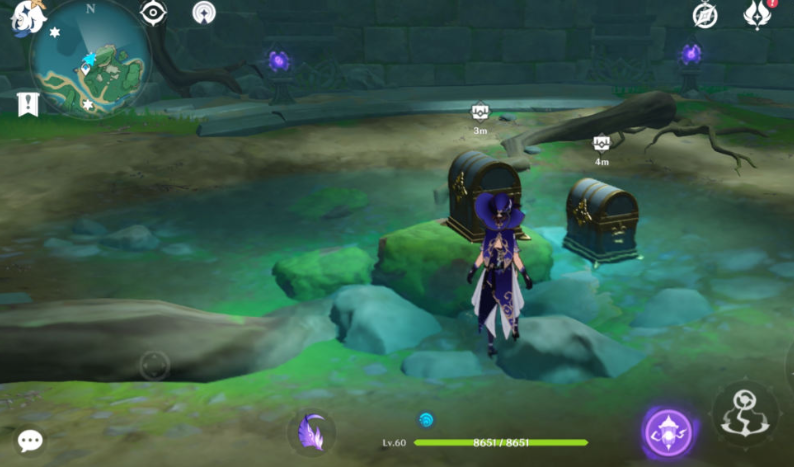Use the purple feather gadget
Image resolution: width=794 pixels, height=467 pixels.
311,432
